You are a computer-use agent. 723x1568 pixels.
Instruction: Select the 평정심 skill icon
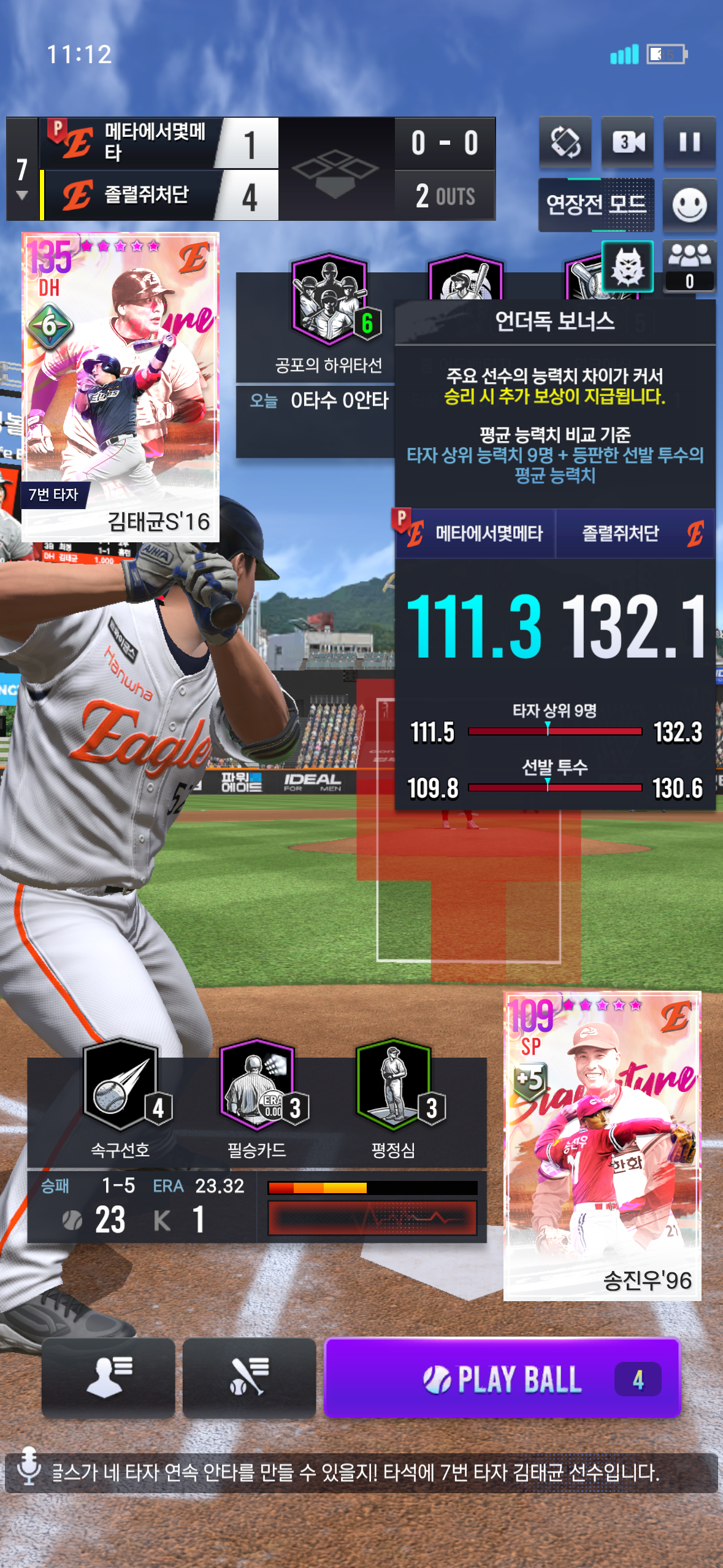(x=394, y=1086)
